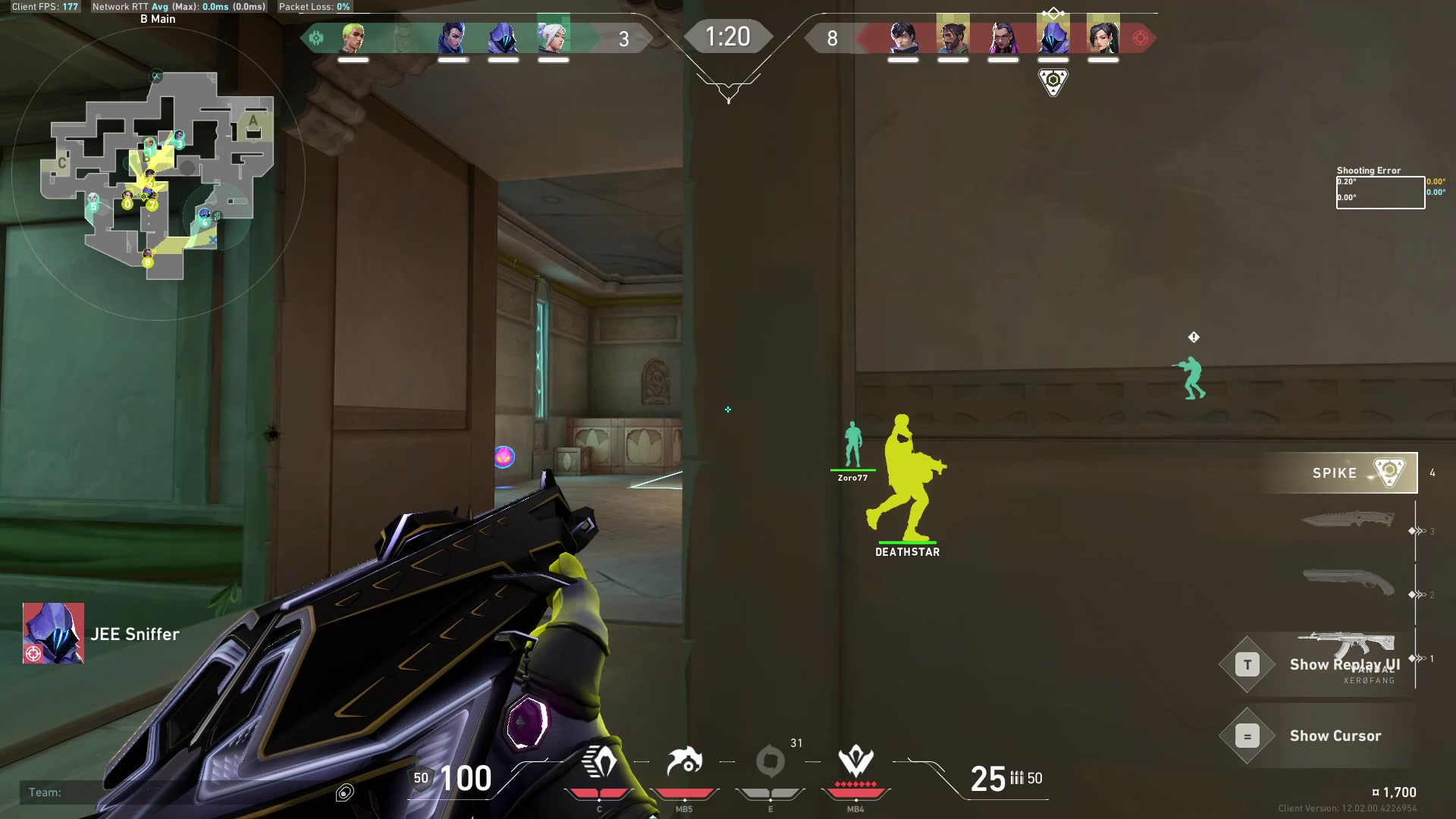Viewport: 1456px width, 819px height.
Task: Trigger the From the Shadows ultimate icon
Action: [x=855, y=762]
